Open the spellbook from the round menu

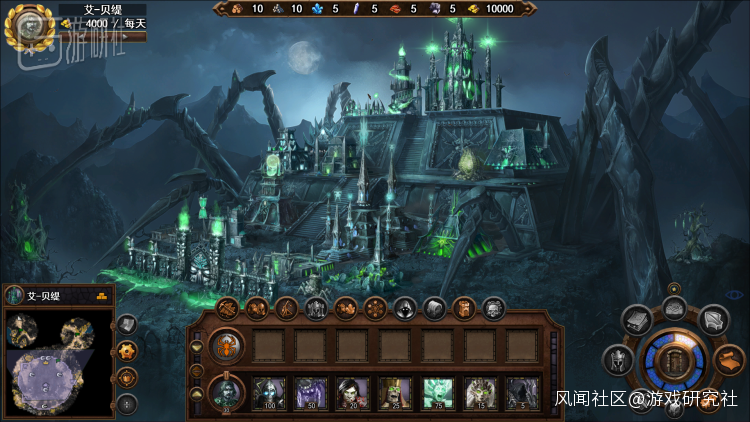coord(637,320)
